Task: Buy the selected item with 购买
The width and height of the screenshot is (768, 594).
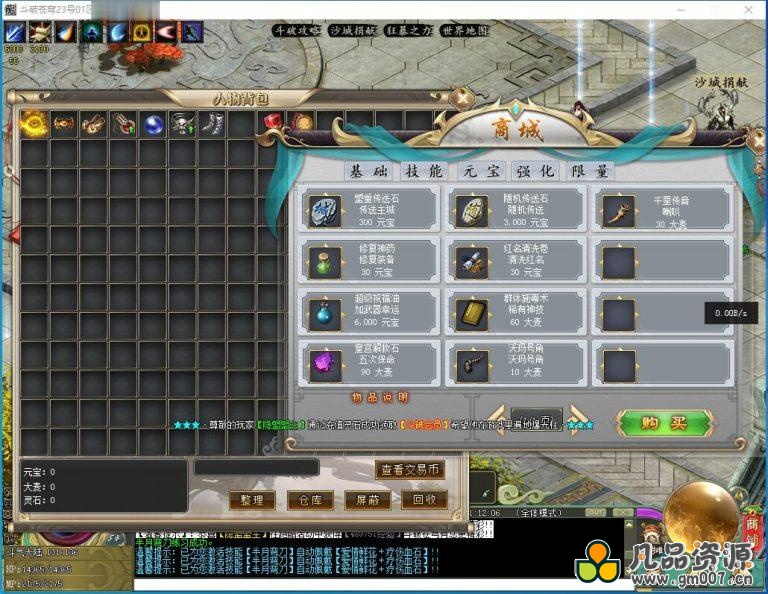Action: click(x=664, y=422)
